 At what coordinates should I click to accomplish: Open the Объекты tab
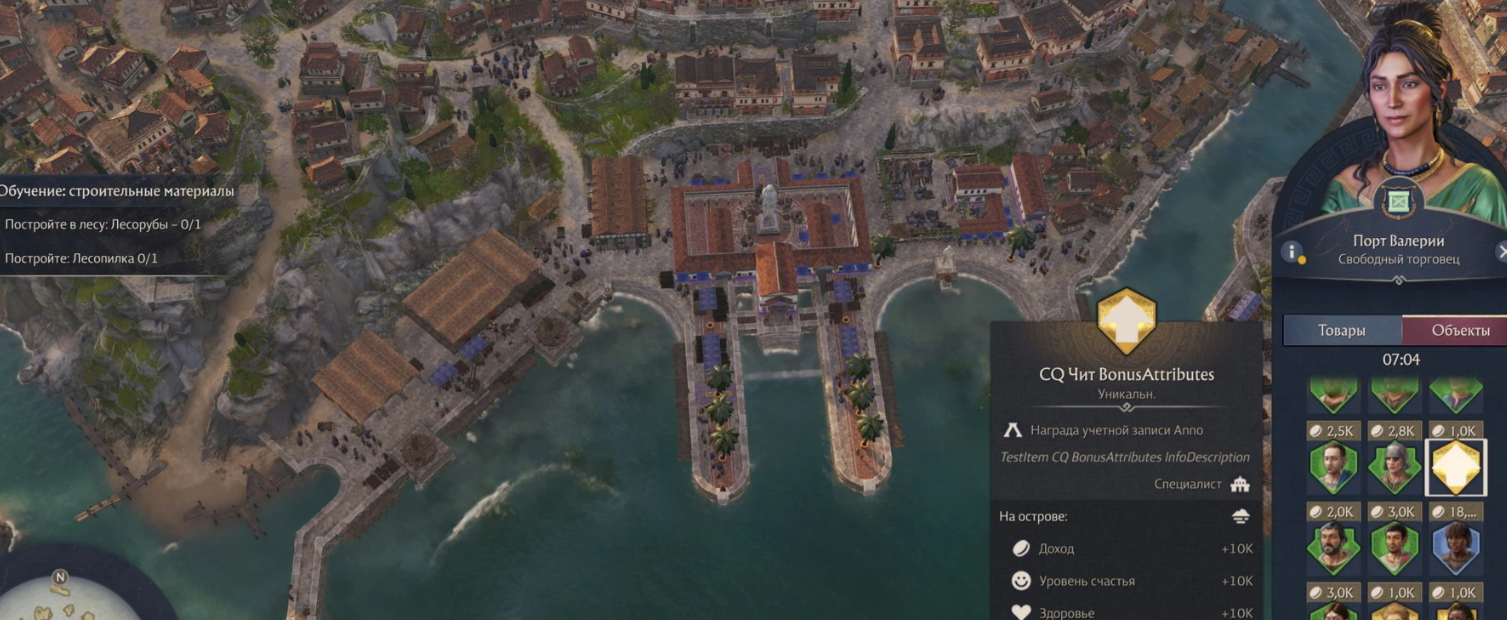click(1459, 330)
